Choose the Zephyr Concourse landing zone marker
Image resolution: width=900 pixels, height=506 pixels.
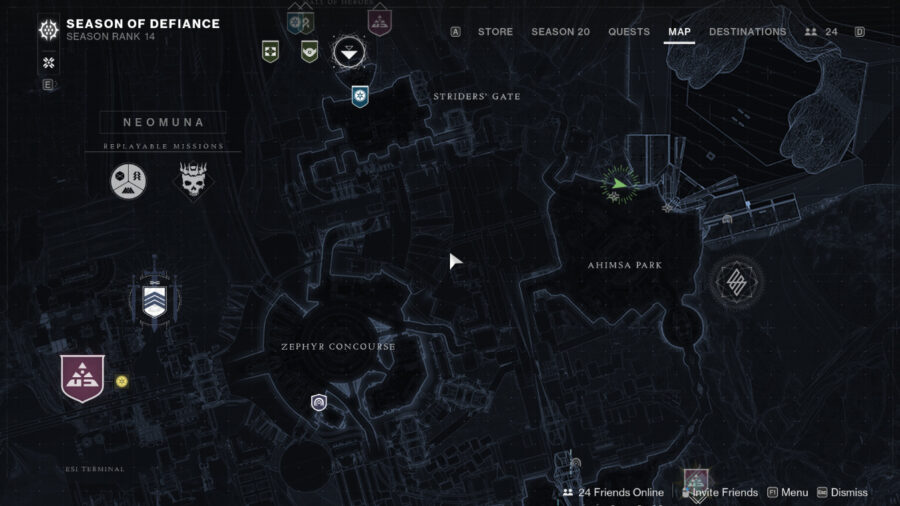click(x=319, y=403)
